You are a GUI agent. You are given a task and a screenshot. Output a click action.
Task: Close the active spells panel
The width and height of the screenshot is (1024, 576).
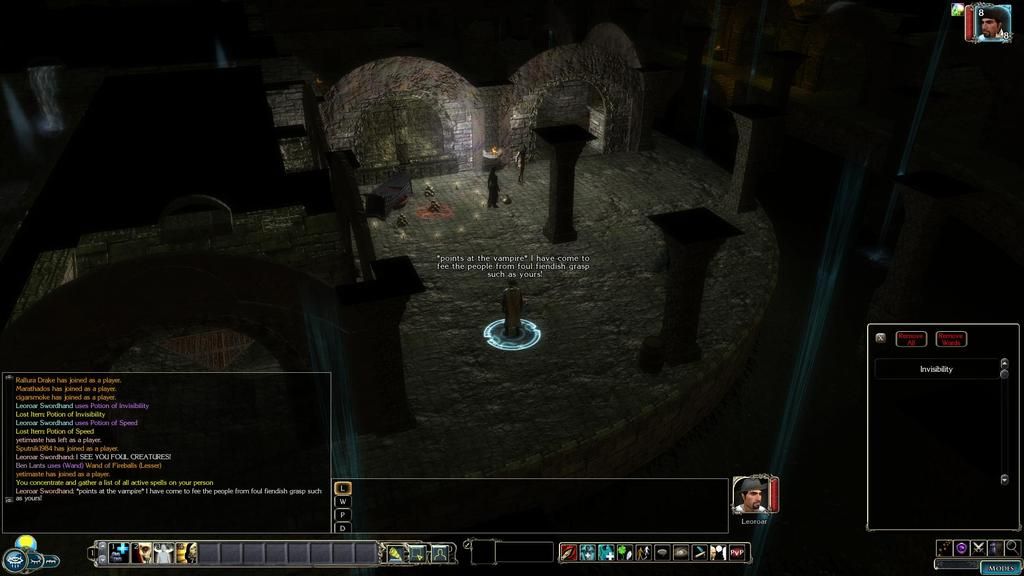880,338
